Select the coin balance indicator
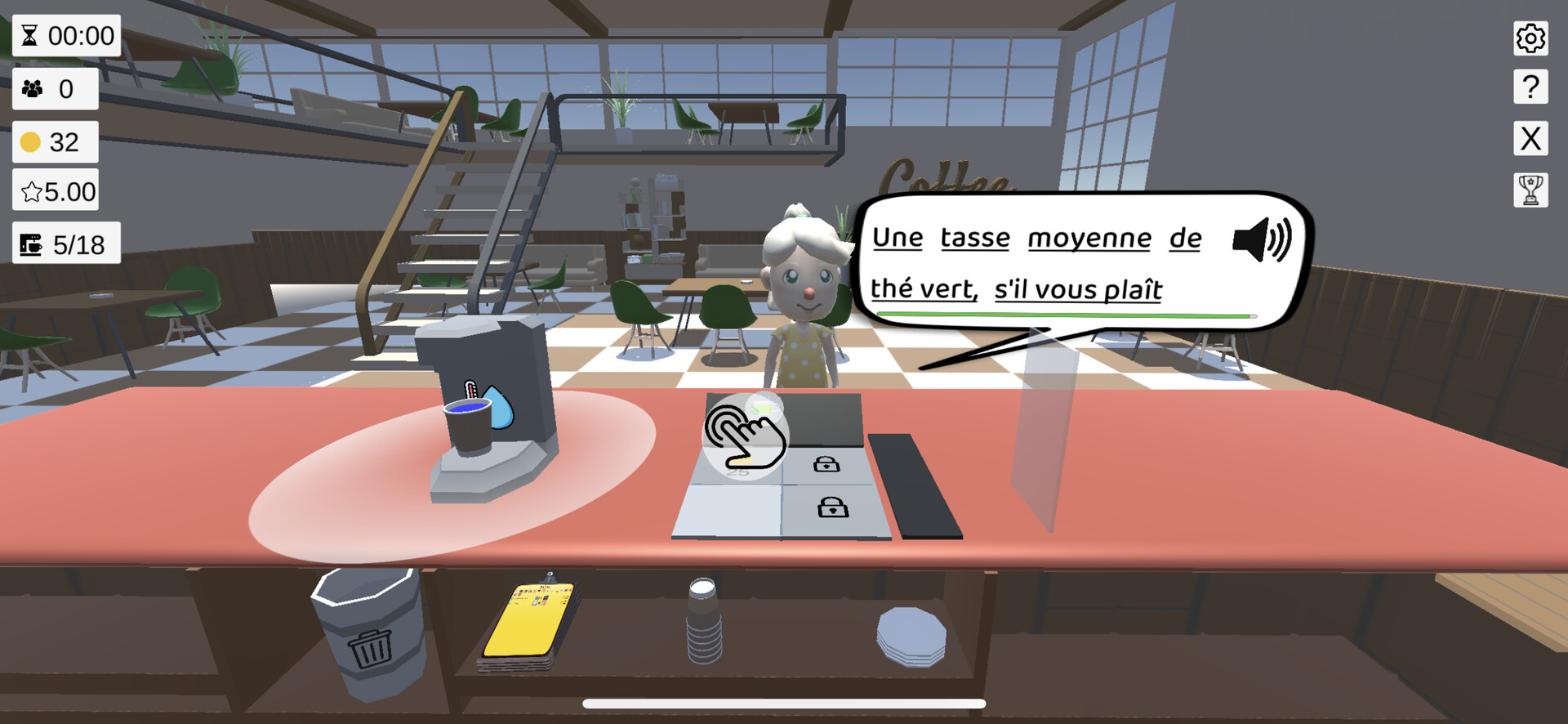The height and width of the screenshot is (724, 1568). (54, 141)
